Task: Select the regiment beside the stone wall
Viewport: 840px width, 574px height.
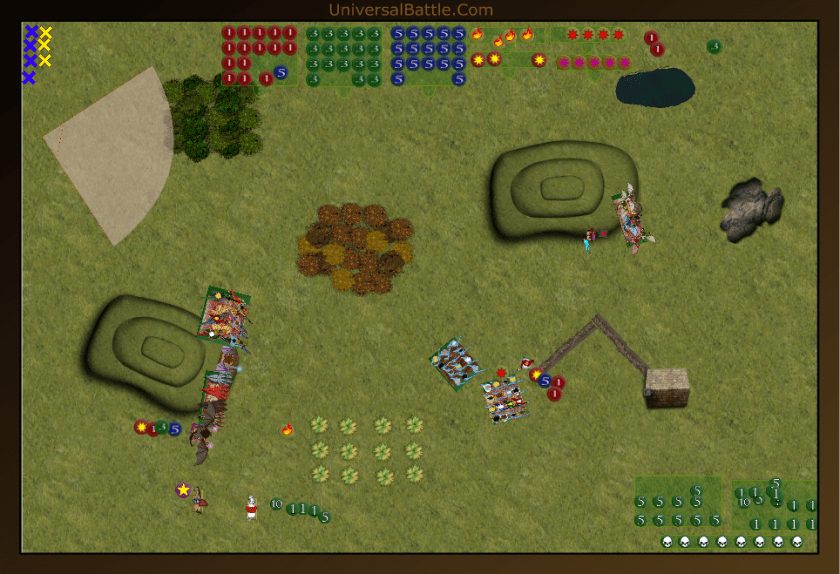Action: click(505, 399)
